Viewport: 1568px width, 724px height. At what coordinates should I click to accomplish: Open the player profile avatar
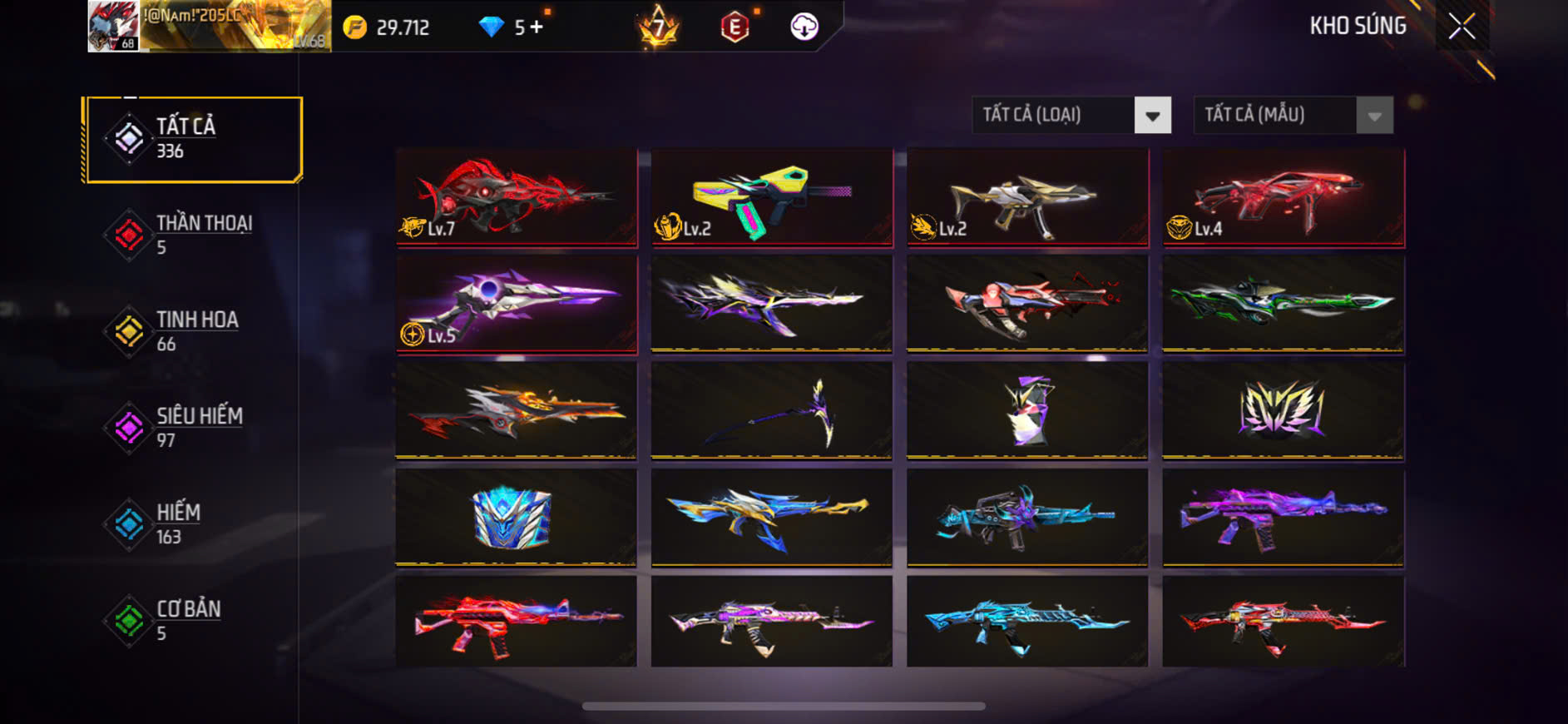click(x=114, y=27)
